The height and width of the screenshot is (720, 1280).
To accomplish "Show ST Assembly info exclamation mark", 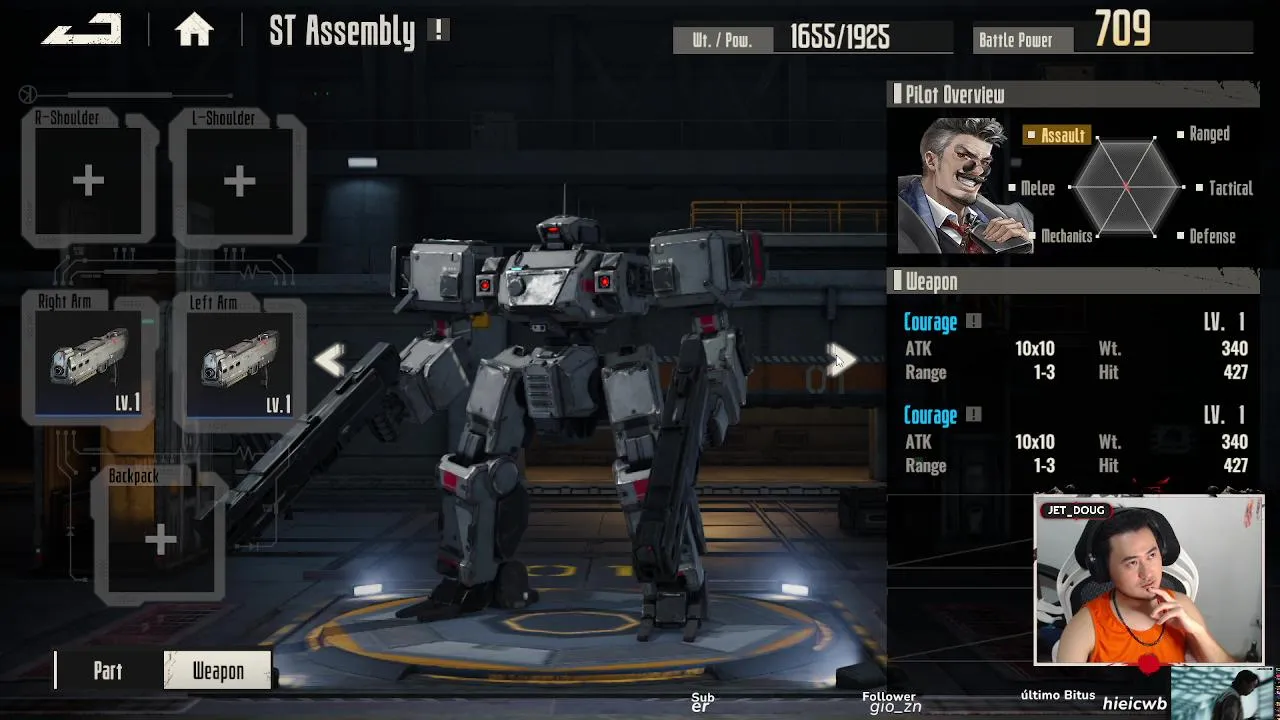I will (x=438, y=30).
